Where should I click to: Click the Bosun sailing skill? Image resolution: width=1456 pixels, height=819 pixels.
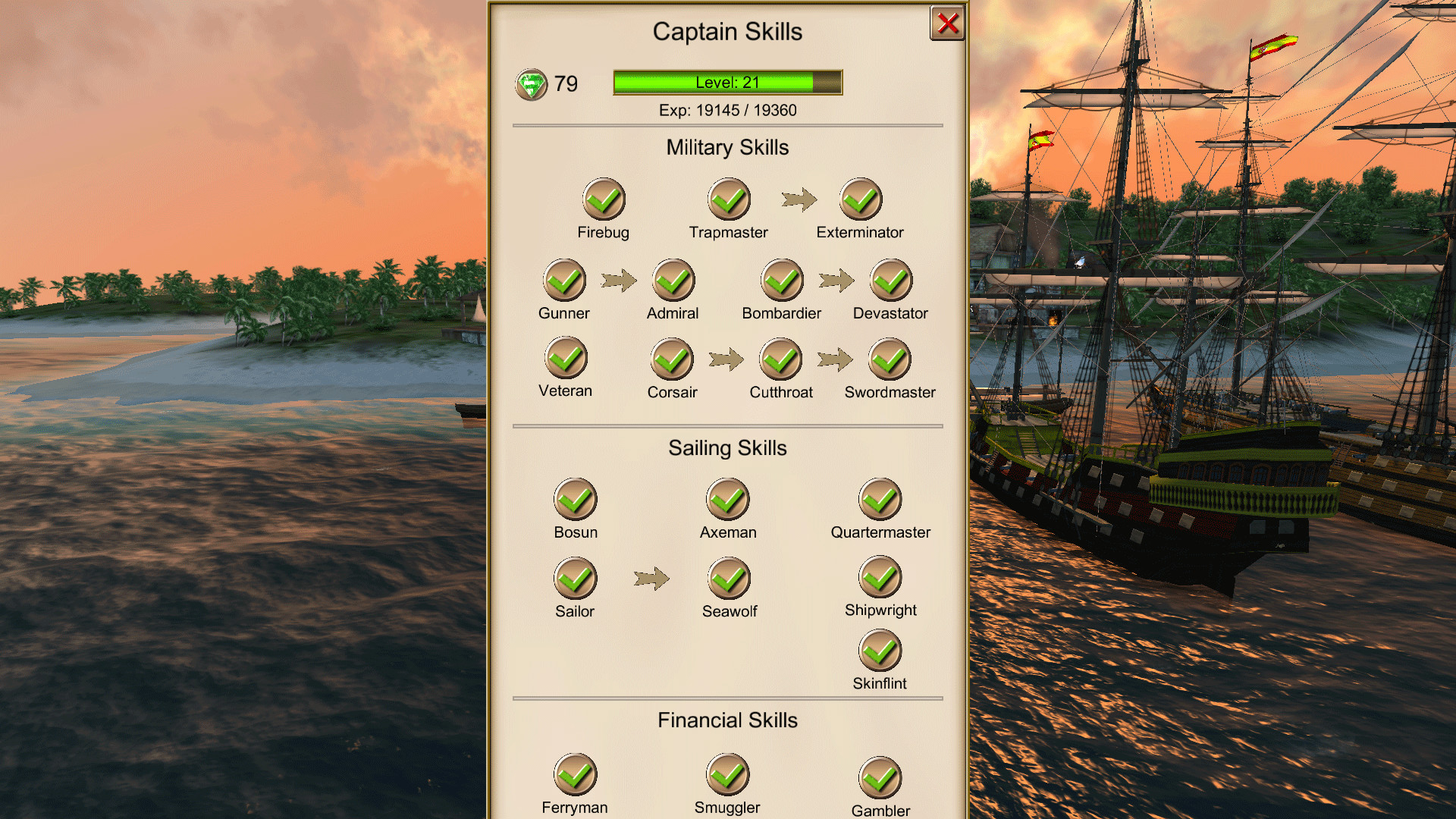[576, 500]
